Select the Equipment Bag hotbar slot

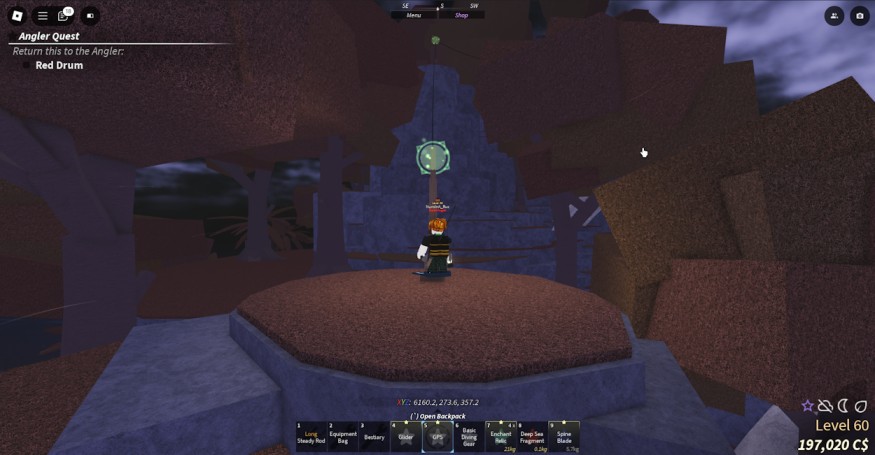pyautogui.click(x=342, y=436)
